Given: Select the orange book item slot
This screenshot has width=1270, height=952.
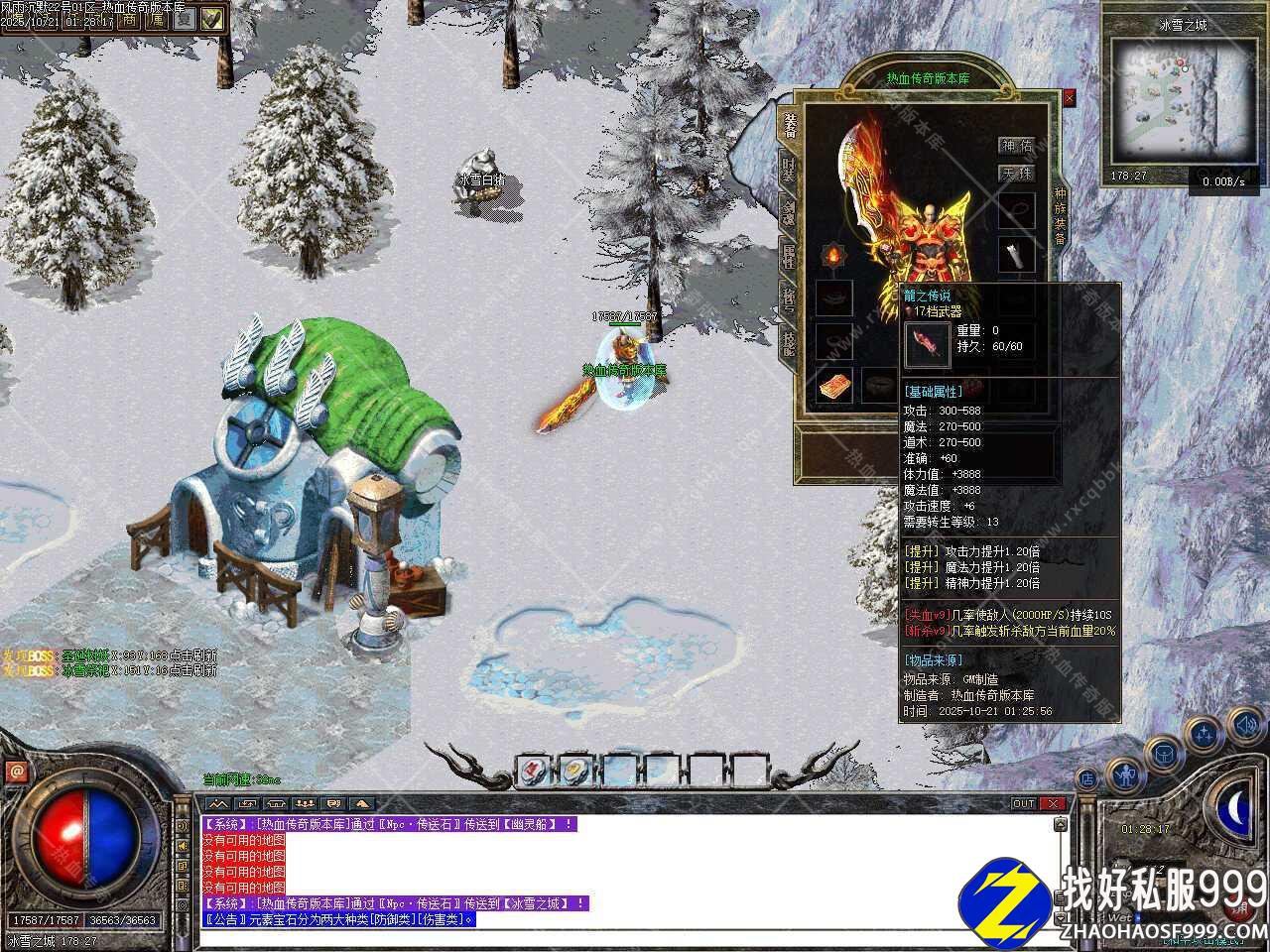Looking at the screenshot, I should [x=833, y=387].
